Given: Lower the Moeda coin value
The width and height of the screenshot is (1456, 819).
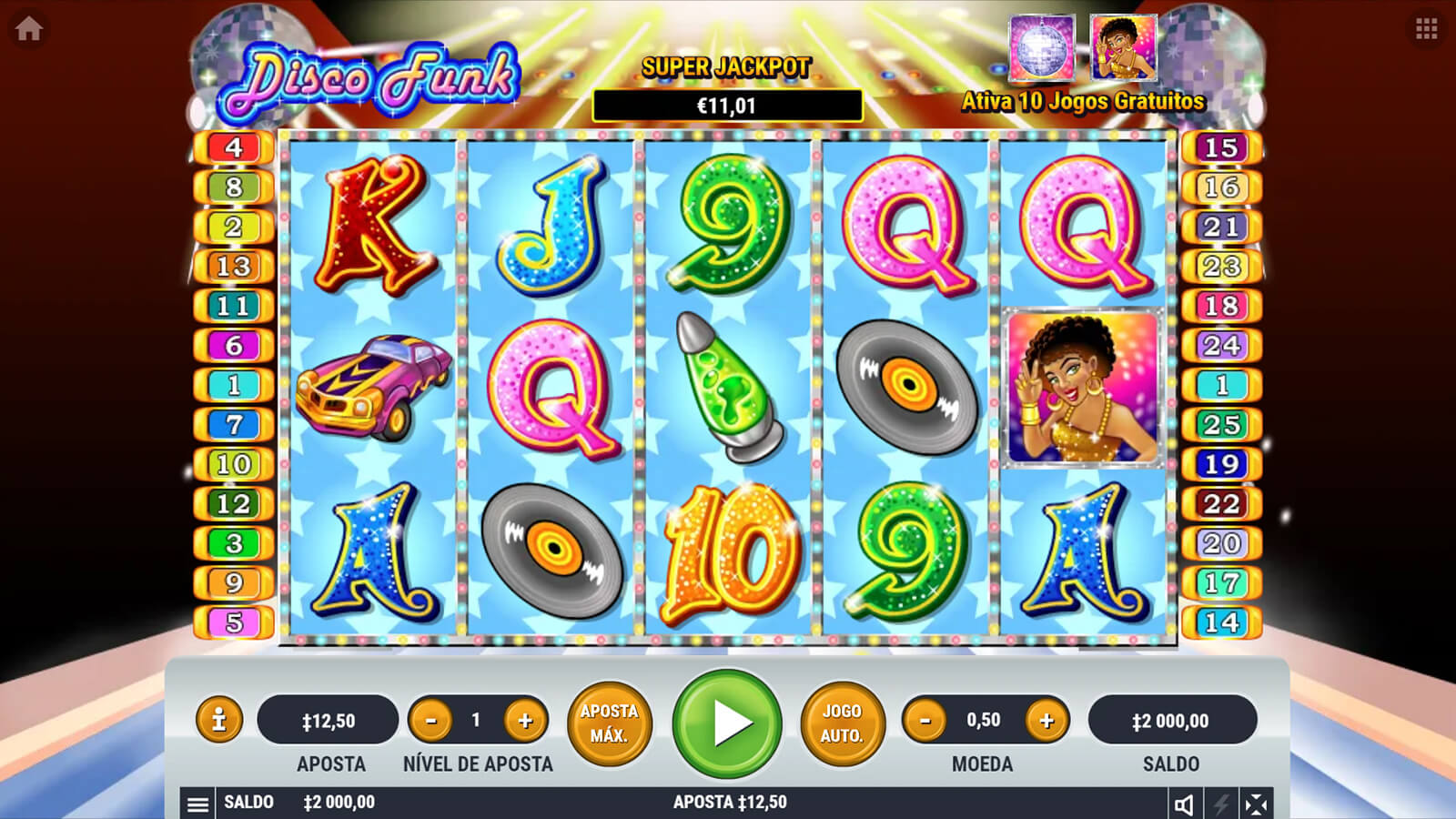Looking at the screenshot, I should tap(925, 721).
